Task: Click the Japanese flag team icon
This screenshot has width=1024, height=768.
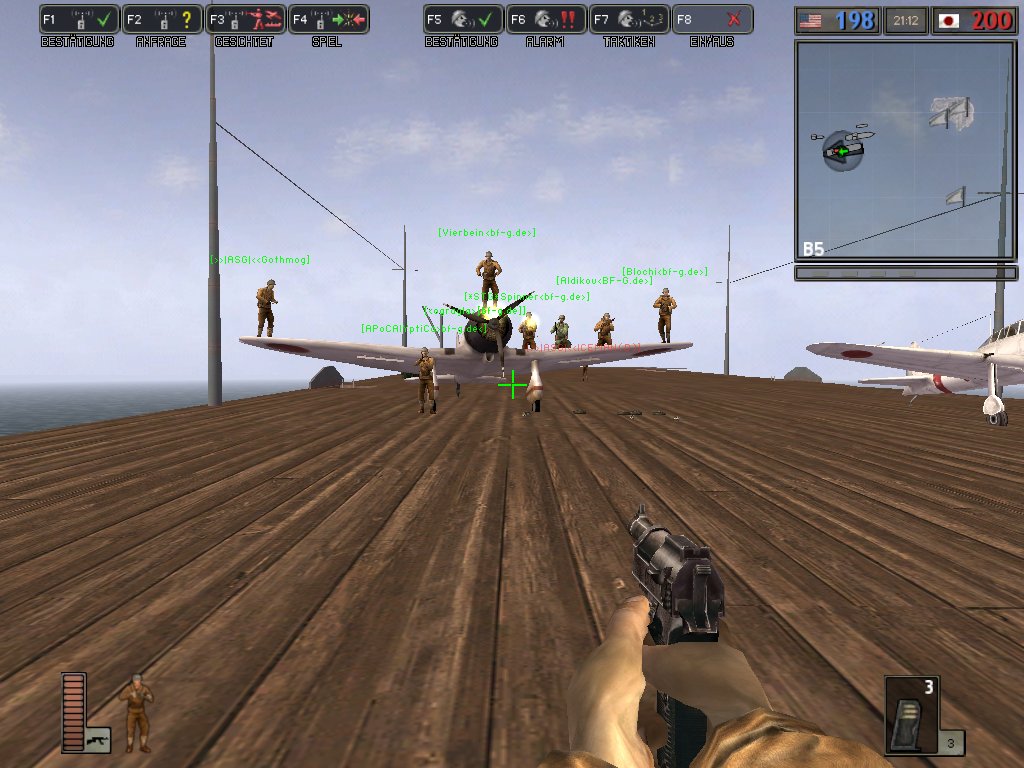Action: click(x=949, y=20)
